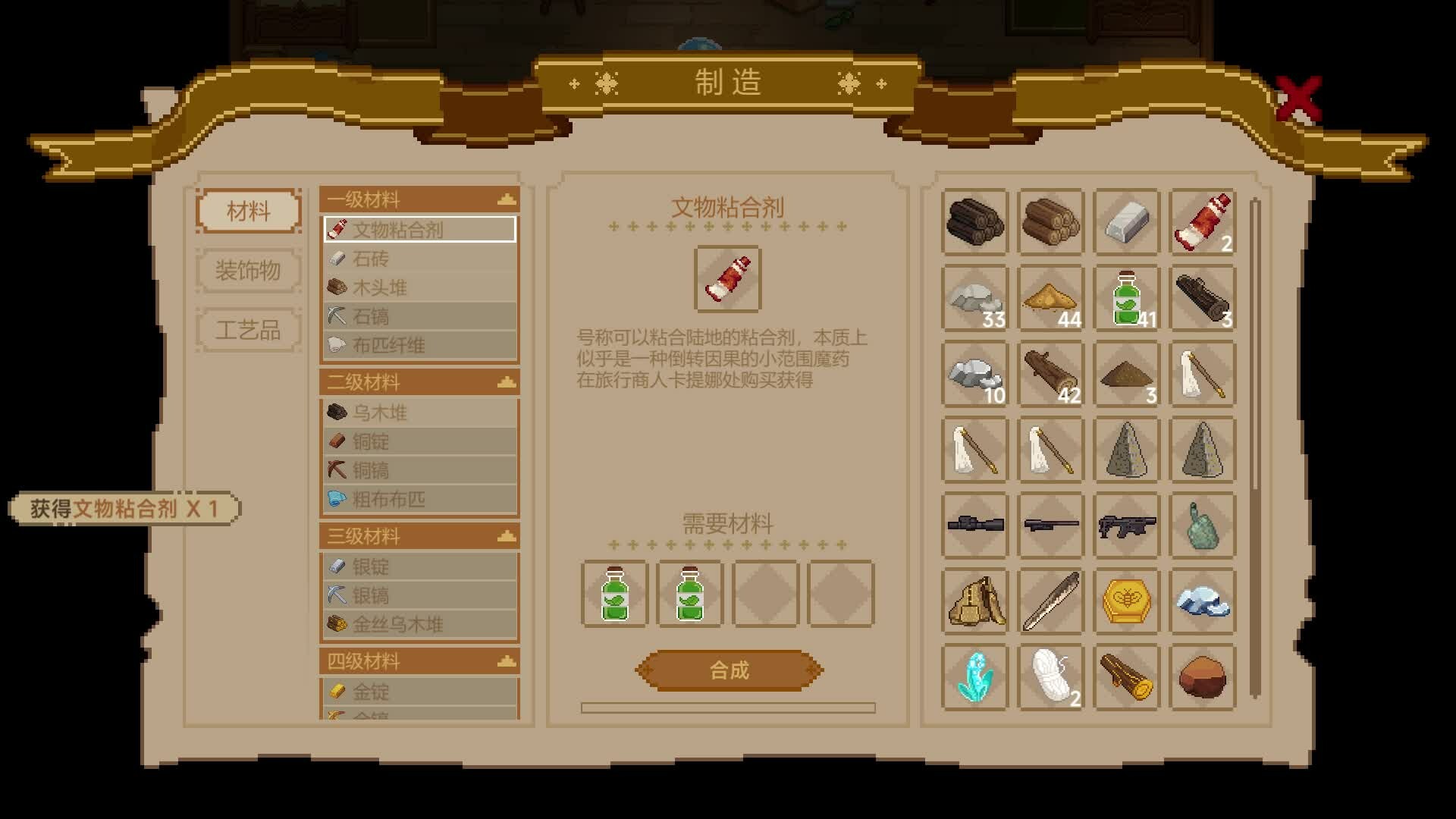Click the log stack of 42
This screenshot has width=1456, height=819.
point(1050,374)
